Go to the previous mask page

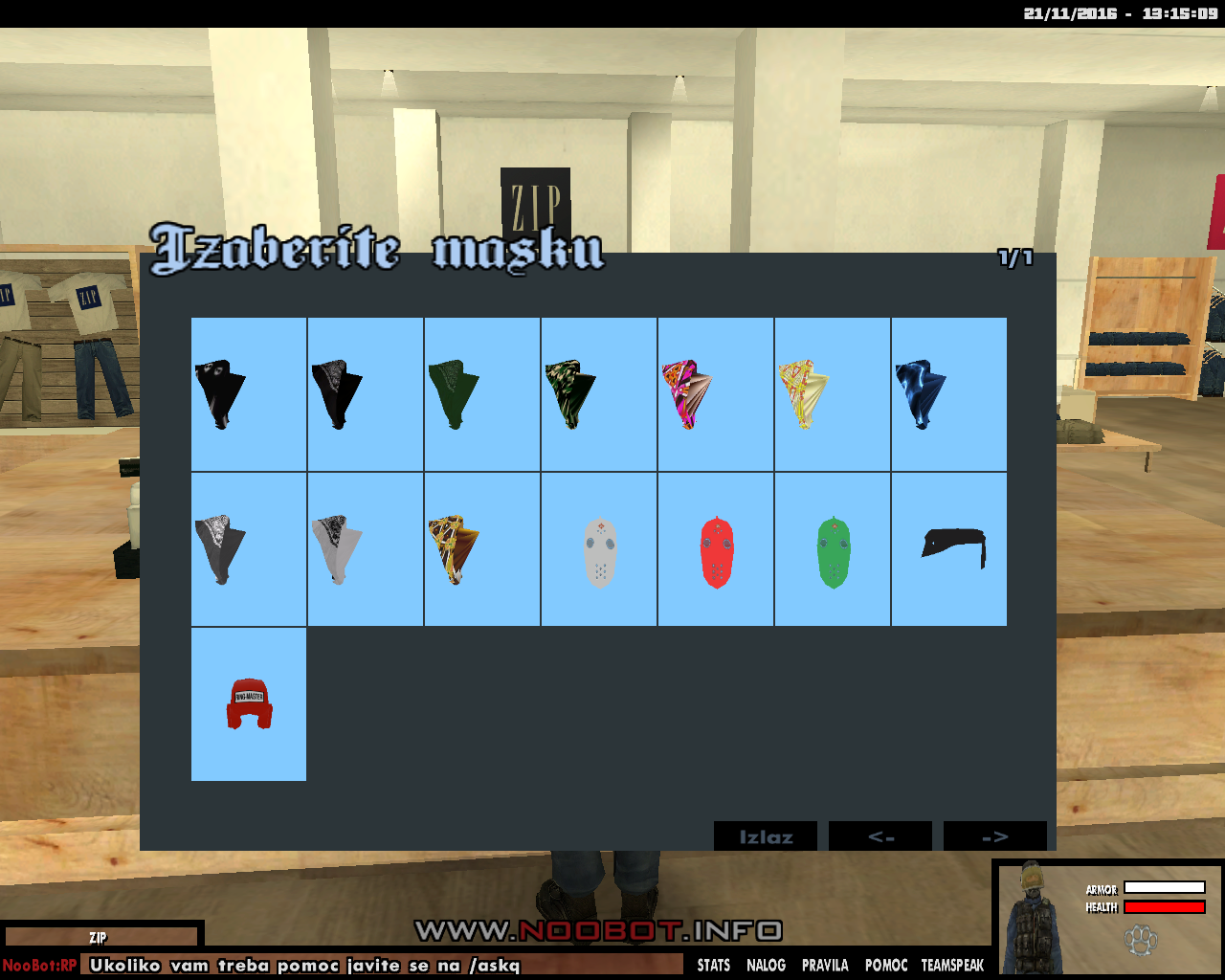click(x=880, y=836)
